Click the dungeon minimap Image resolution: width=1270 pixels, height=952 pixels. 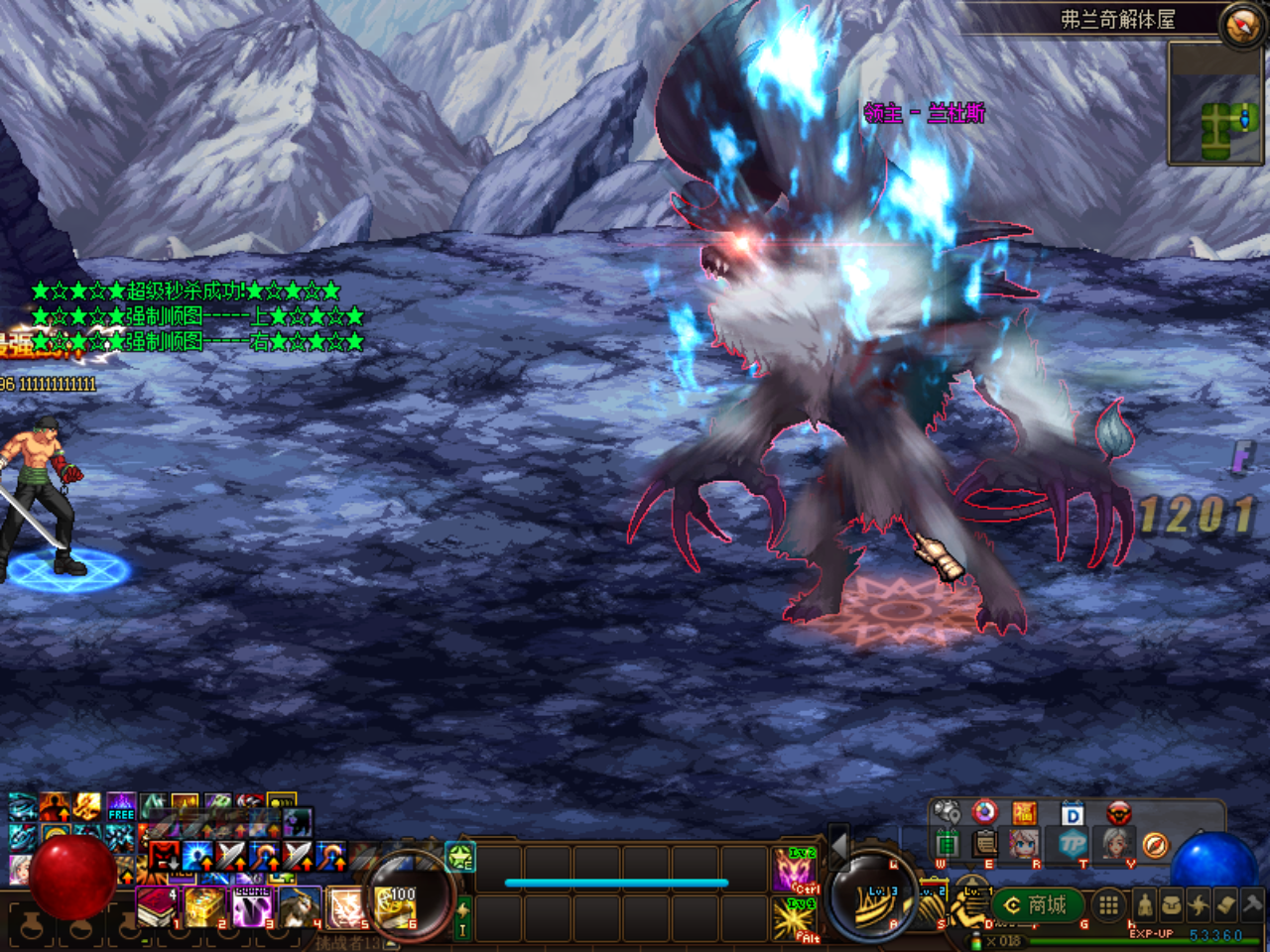click(x=1215, y=103)
